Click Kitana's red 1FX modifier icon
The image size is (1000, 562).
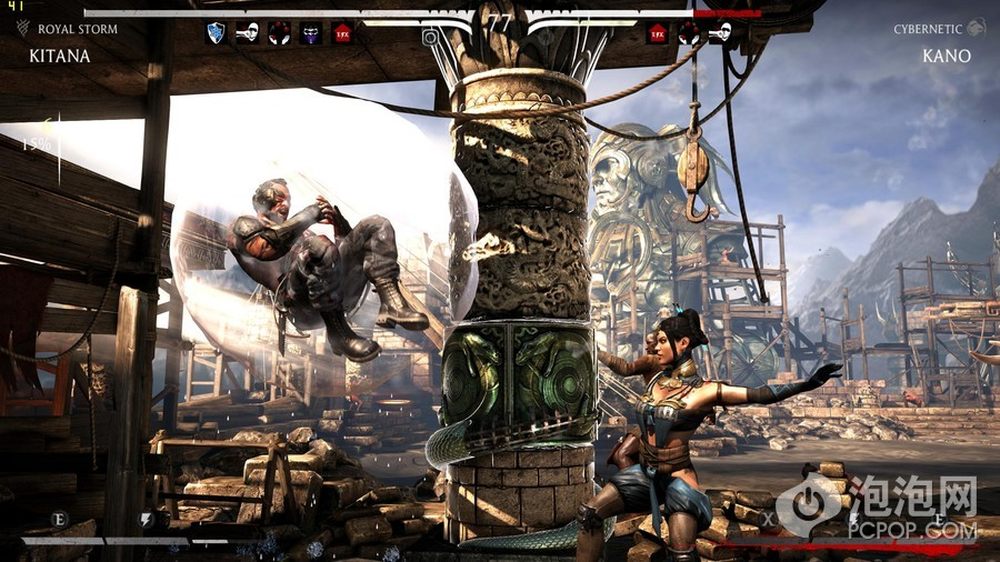tap(342, 33)
